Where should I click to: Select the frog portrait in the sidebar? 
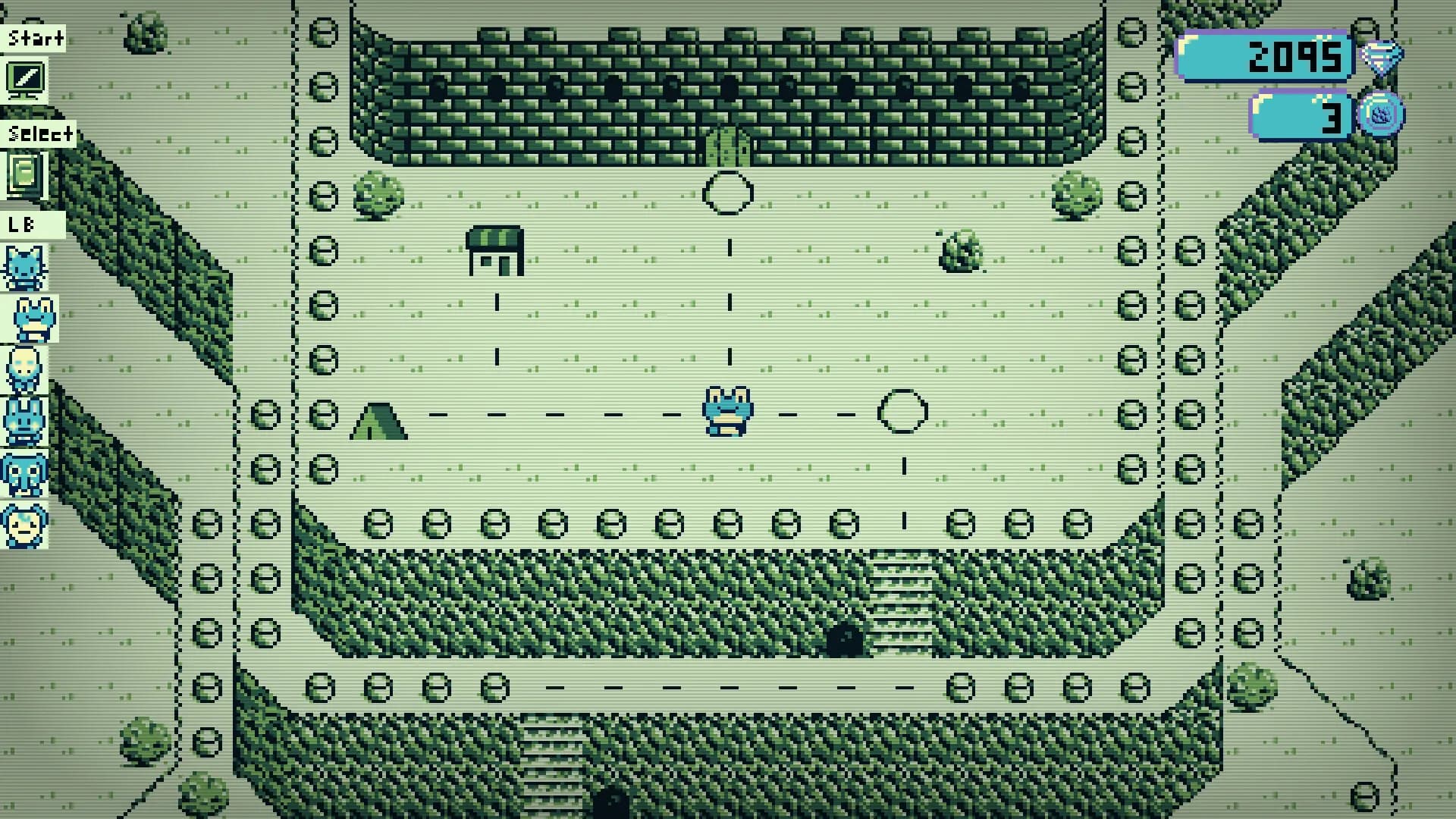pos(30,317)
